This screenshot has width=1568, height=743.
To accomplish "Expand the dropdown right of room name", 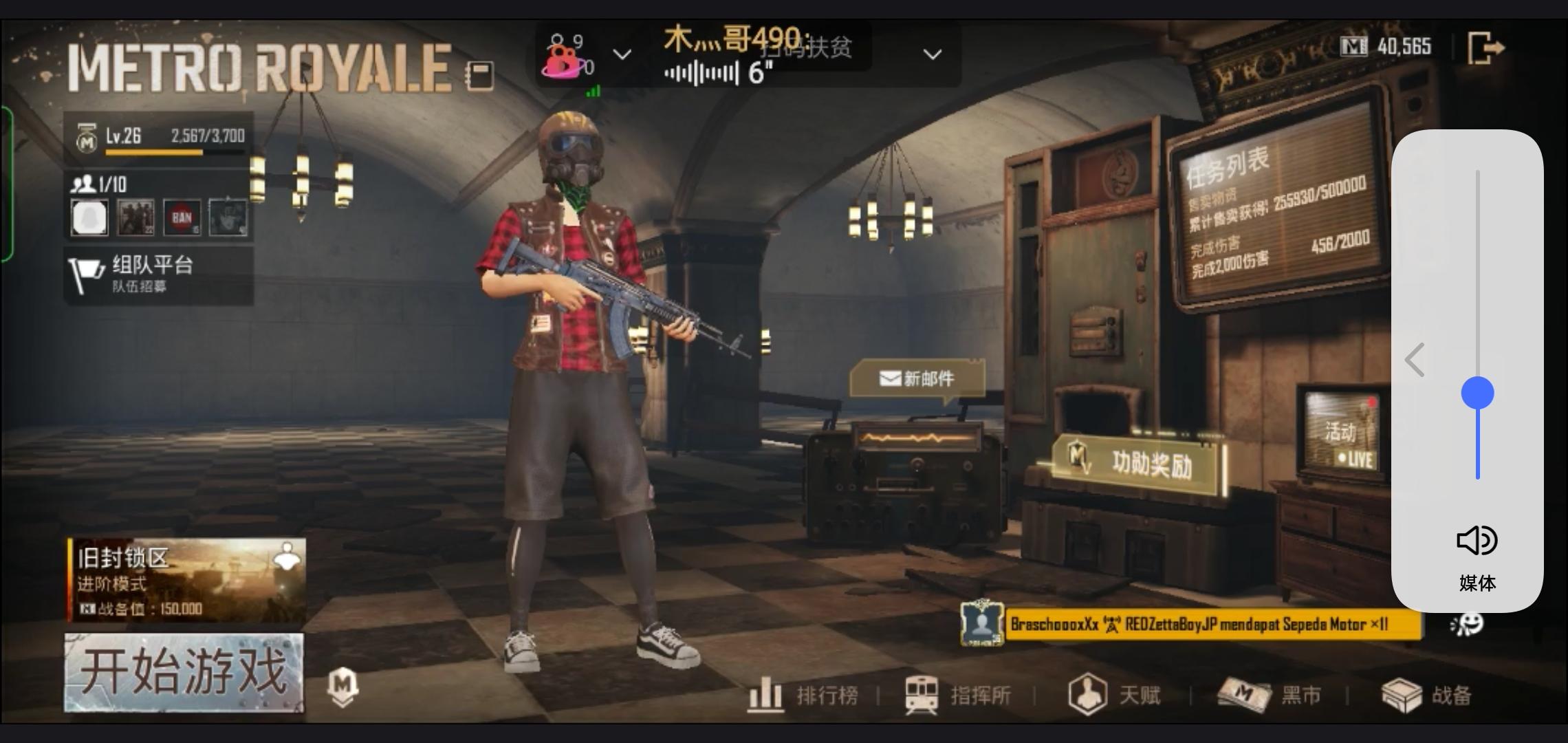I will coord(932,54).
